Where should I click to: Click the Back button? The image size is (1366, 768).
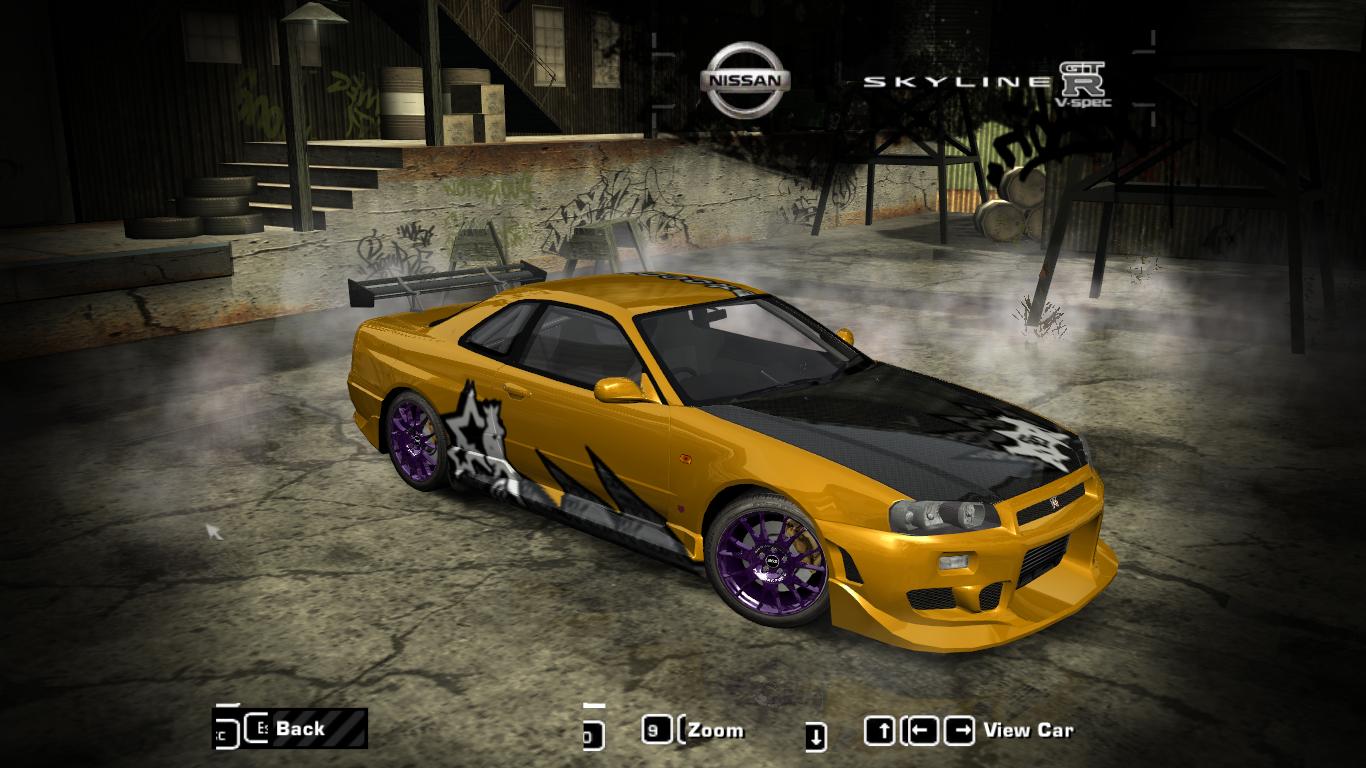(x=300, y=729)
